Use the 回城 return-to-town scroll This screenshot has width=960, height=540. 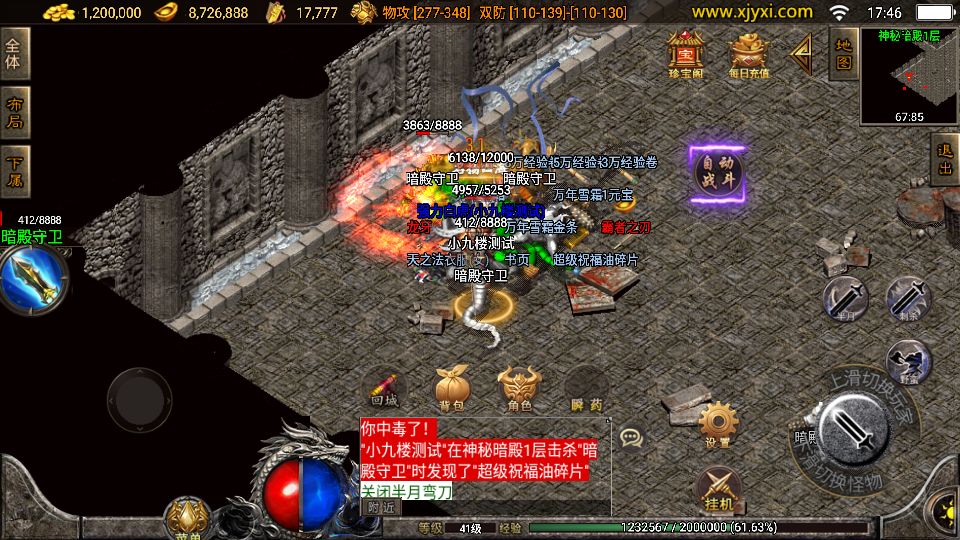click(384, 389)
